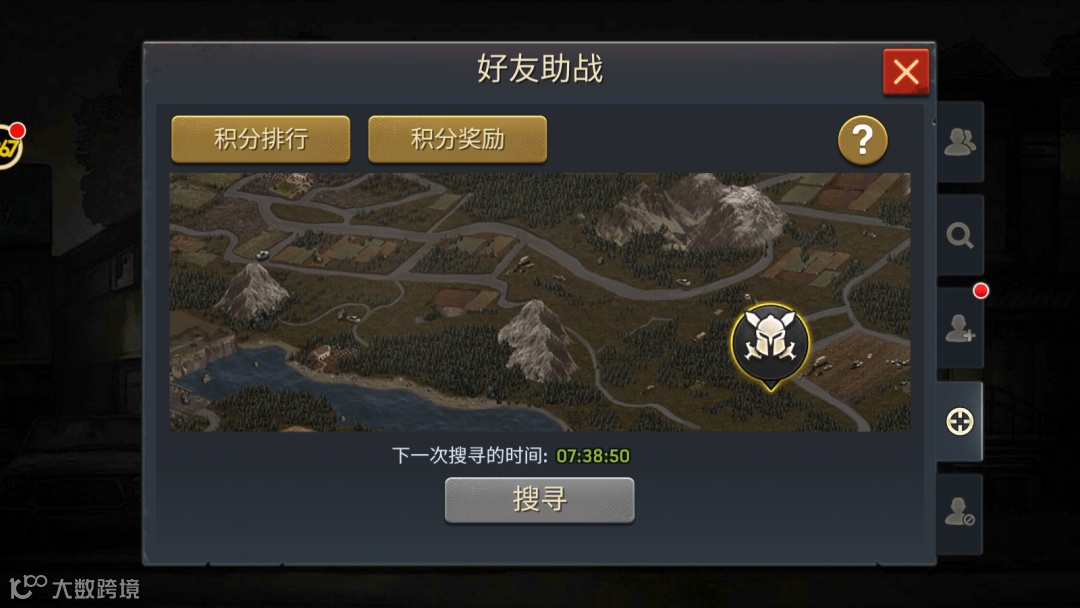This screenshot has width=1080, height=608.
Task: Click the 搜寻 search button
Action: point(539,499)
